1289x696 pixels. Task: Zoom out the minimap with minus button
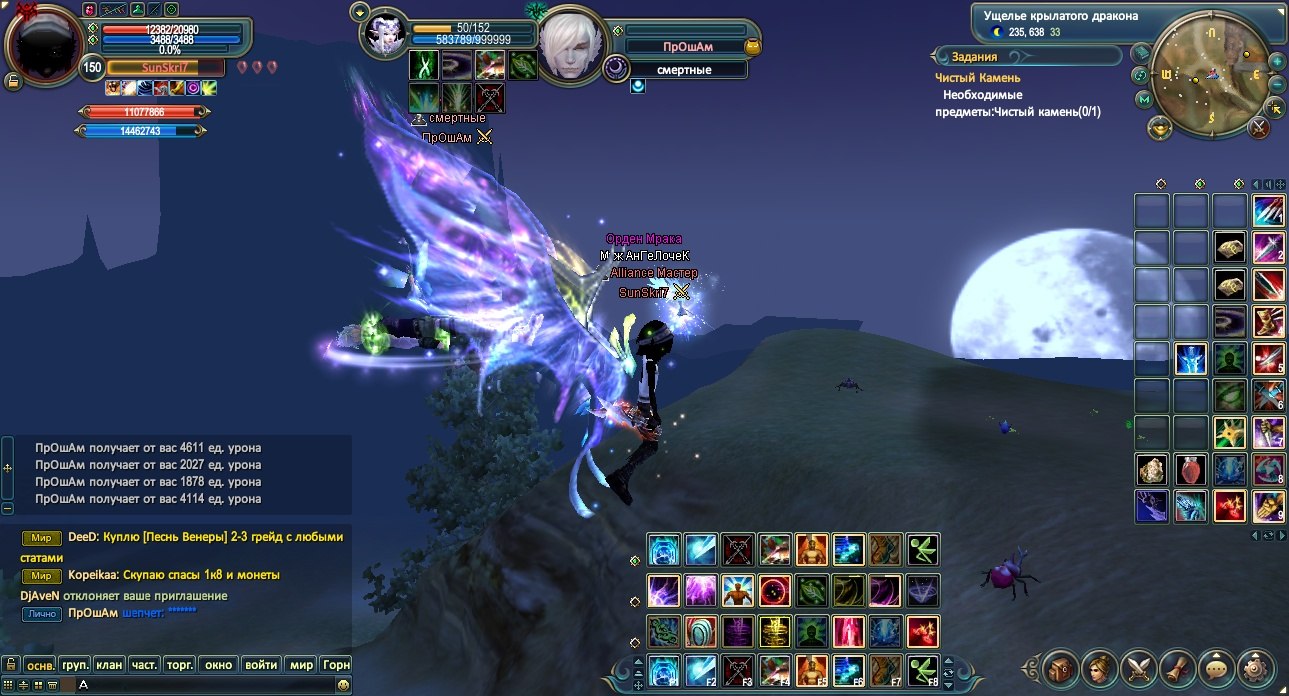pyautogui.click(x=1277, y=86)
